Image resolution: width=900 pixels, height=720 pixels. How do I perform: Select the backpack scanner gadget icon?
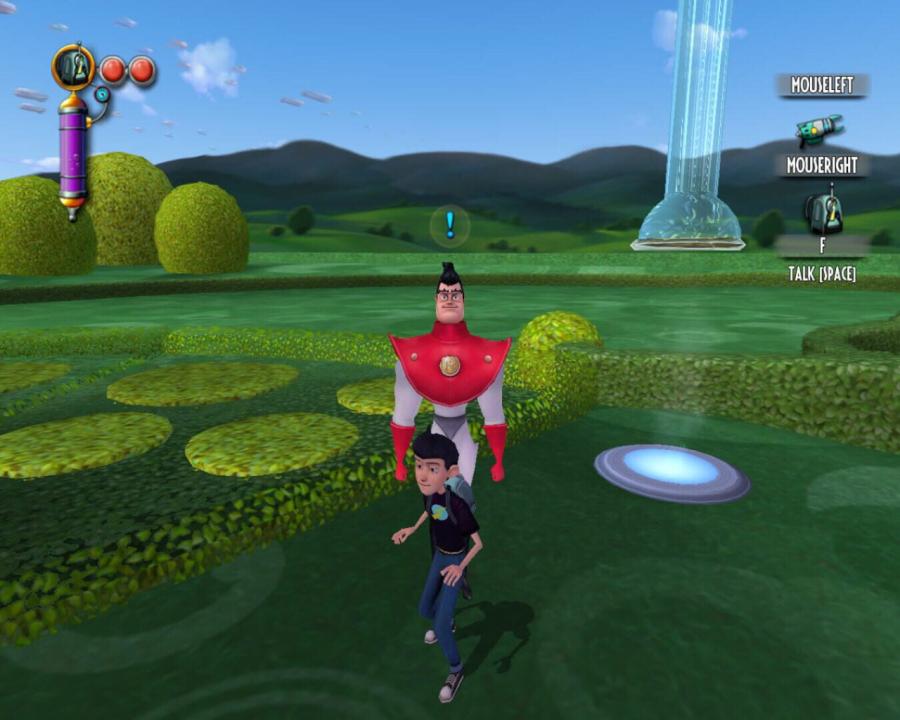tap(823, 211)
